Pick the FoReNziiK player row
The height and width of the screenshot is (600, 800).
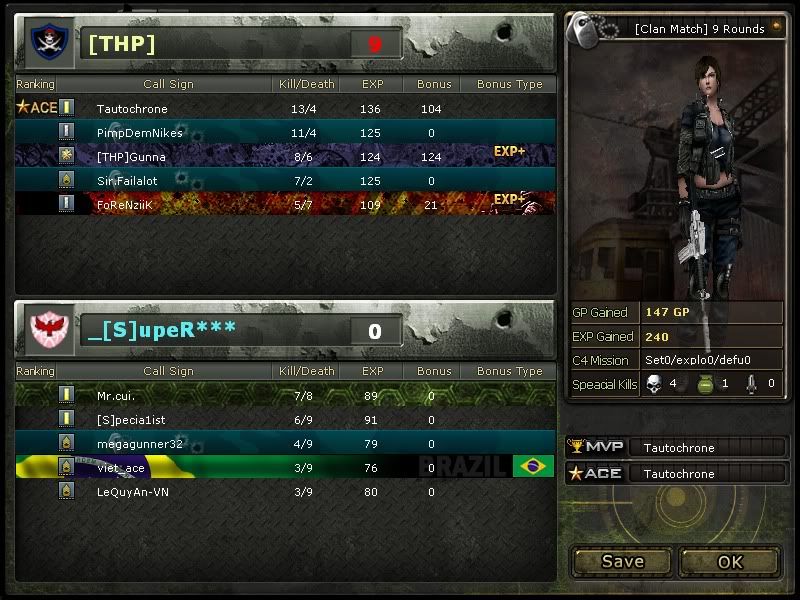pyautogui.click(x=285, y=204)
